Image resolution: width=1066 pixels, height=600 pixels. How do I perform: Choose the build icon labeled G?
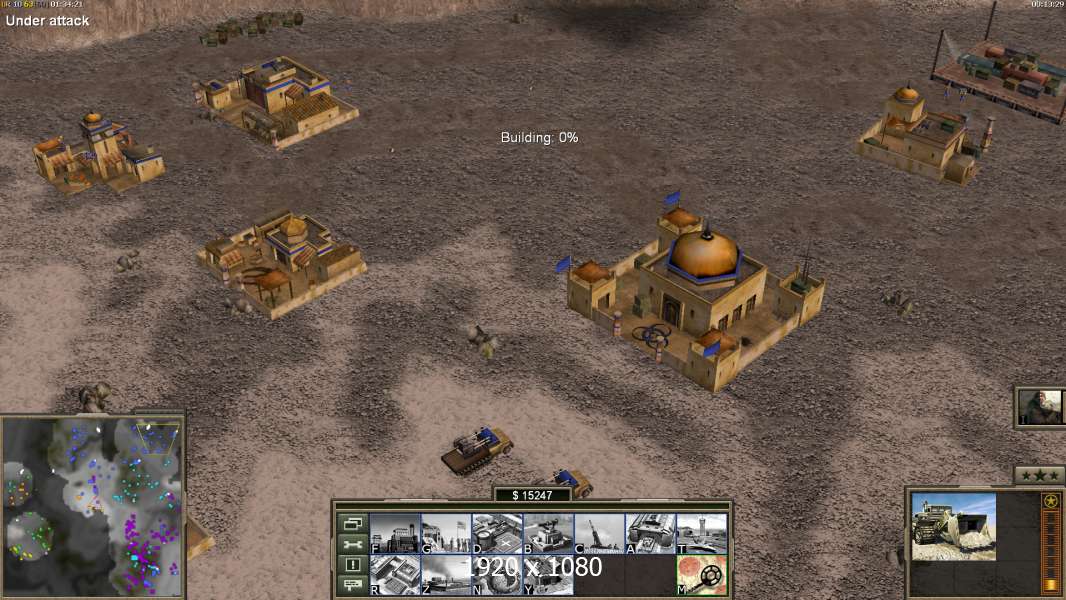446,533
